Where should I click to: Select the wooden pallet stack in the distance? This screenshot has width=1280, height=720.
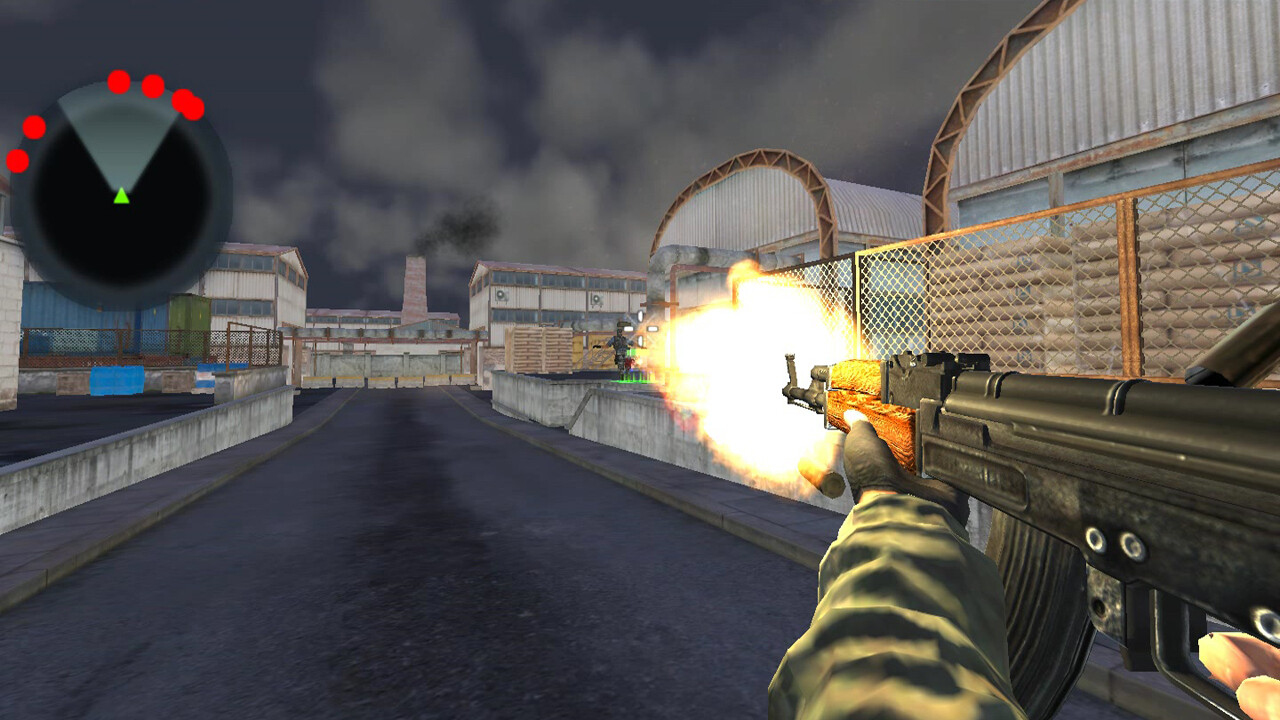pos(540,350)
